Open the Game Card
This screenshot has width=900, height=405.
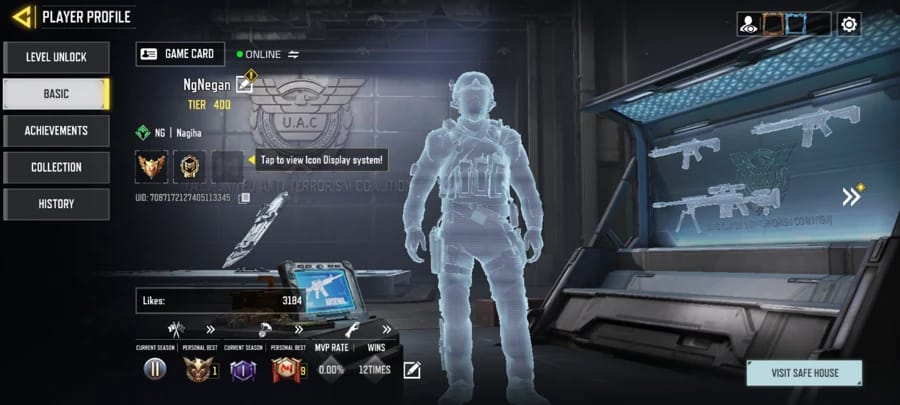coord(176,54)
